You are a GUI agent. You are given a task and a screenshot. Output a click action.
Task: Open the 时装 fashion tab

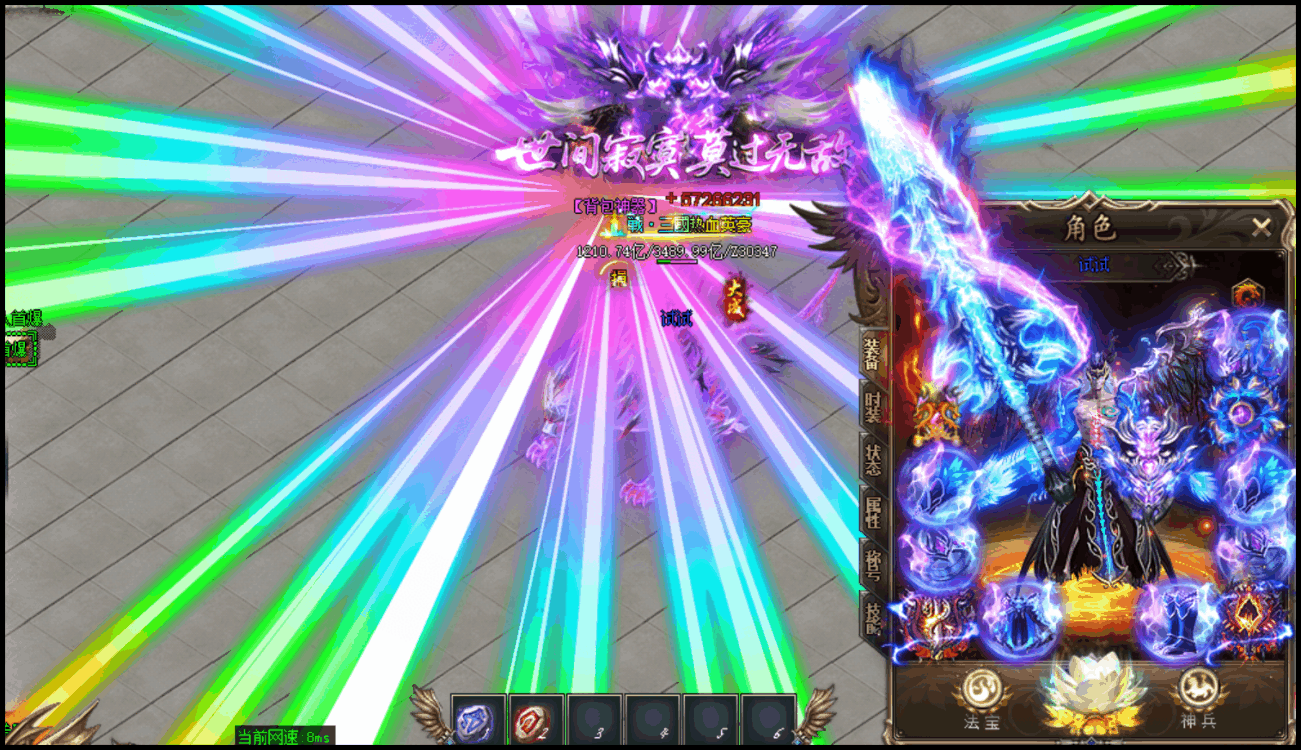point(873,407)
